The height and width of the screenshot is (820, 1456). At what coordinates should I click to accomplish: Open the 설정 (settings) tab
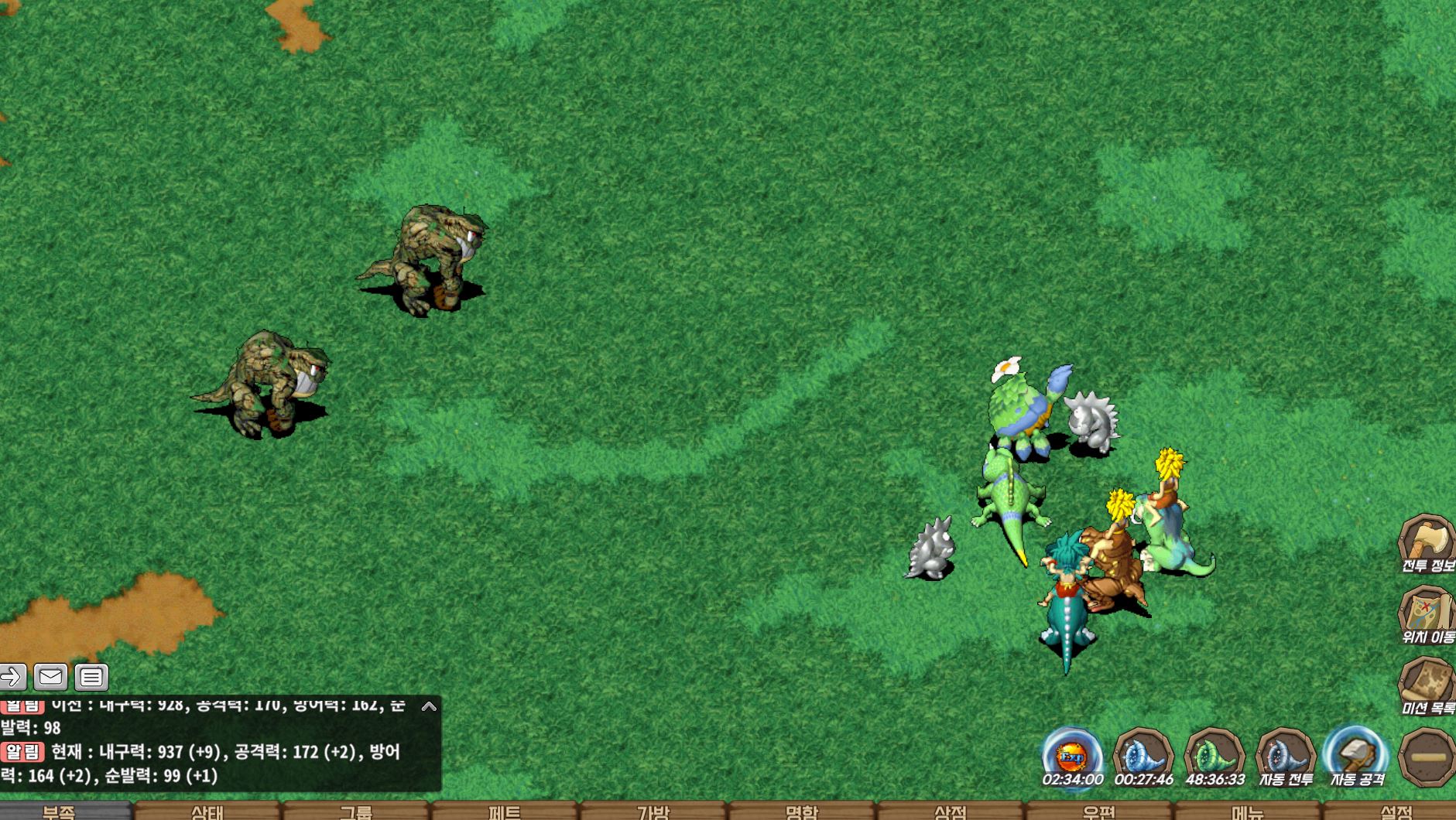1396,811
